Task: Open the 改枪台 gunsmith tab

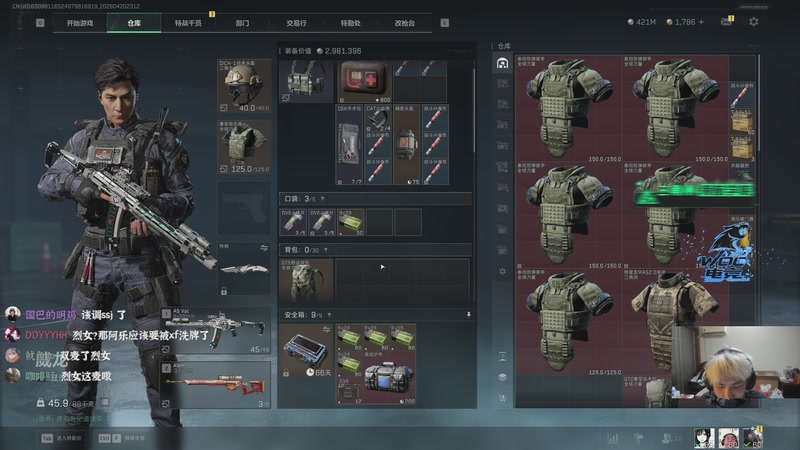Action: 404,22
